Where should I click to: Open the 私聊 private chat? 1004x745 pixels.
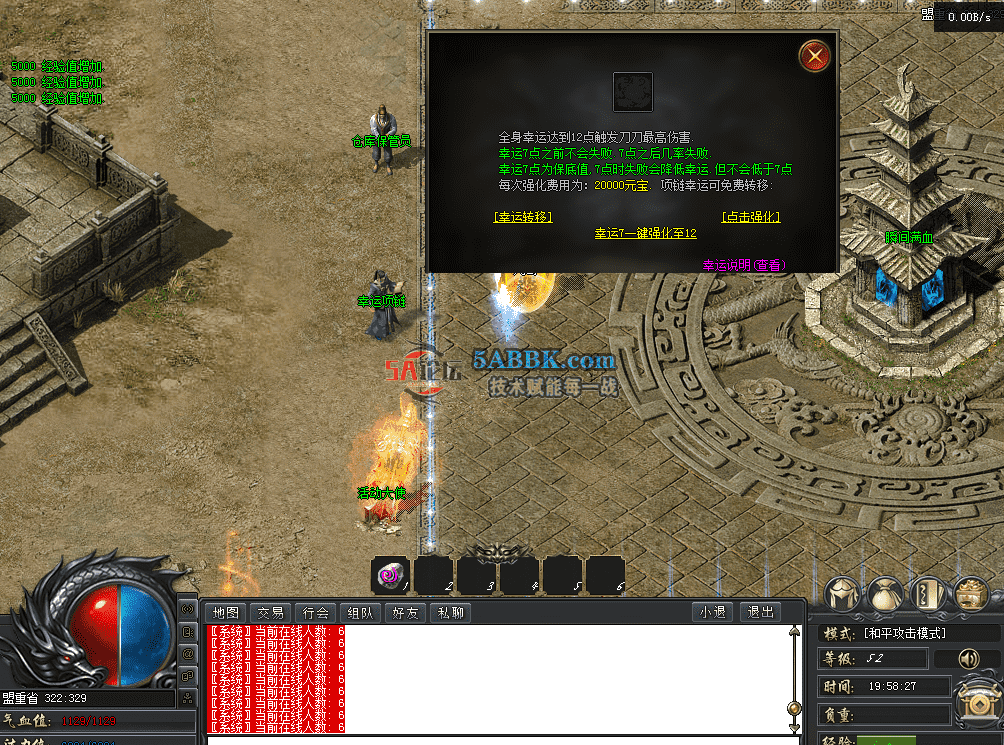pyautogui.click(x=449, y=612)
